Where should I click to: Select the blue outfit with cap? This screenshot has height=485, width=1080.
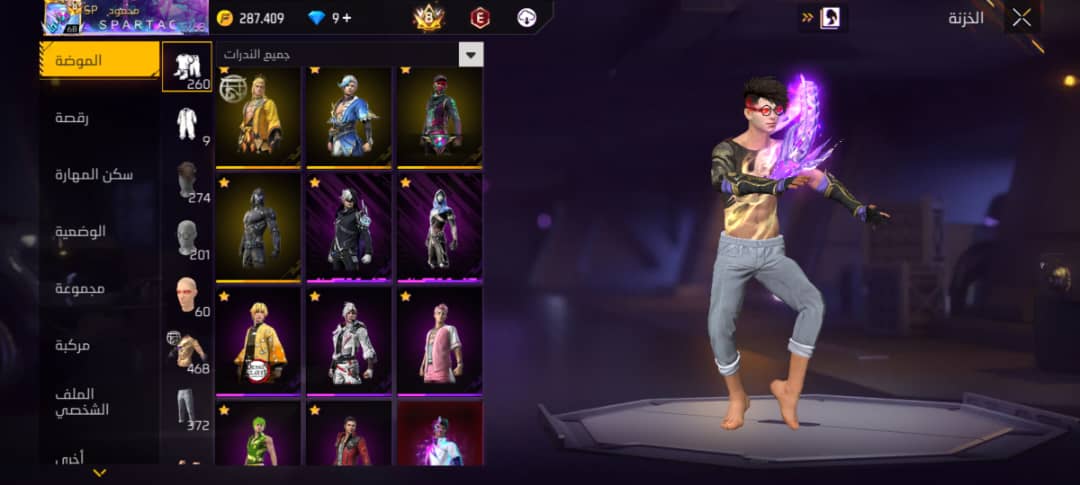(349, 117)
